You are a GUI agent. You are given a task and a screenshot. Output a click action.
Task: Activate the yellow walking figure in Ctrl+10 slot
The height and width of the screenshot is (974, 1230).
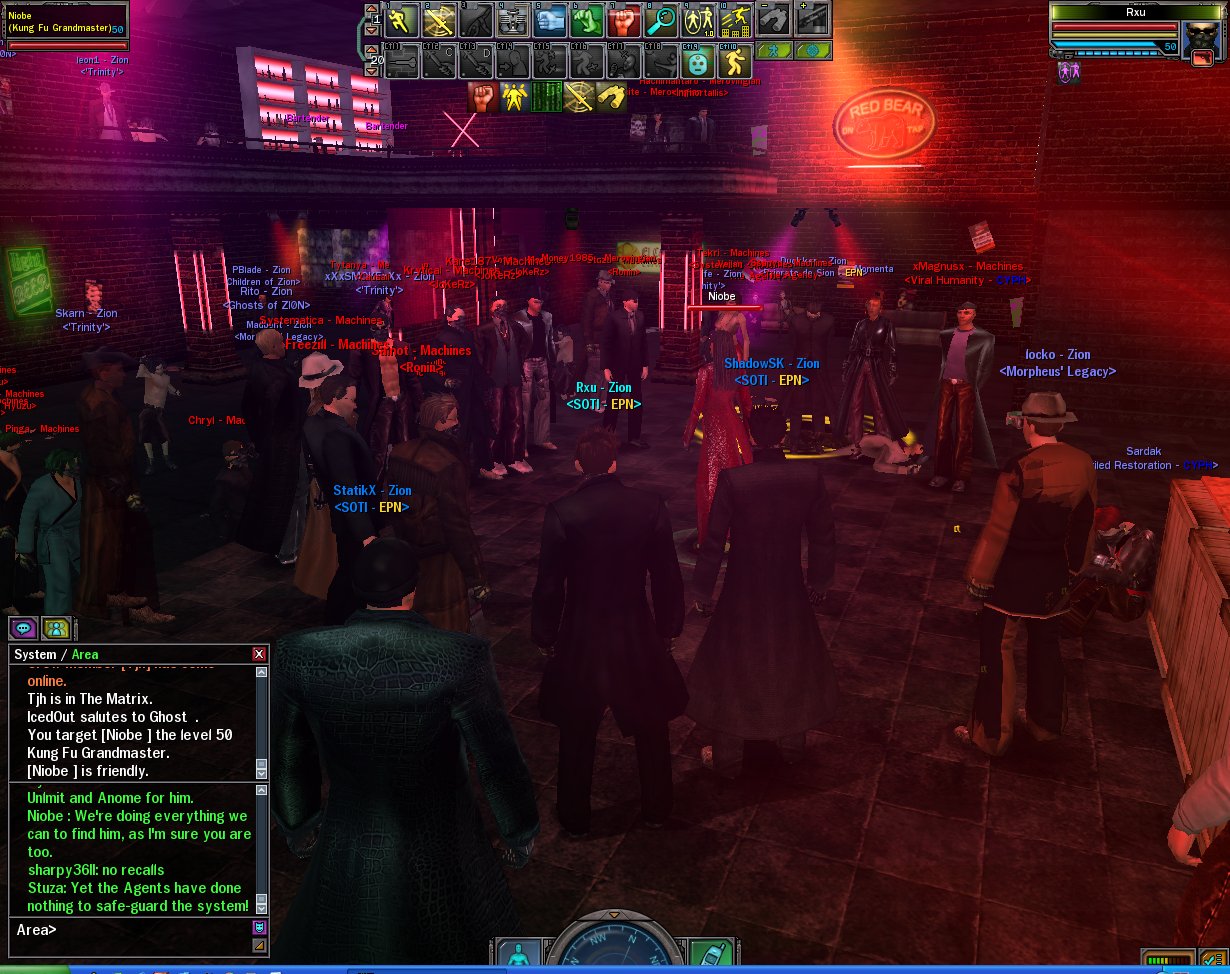coord(735,62)
